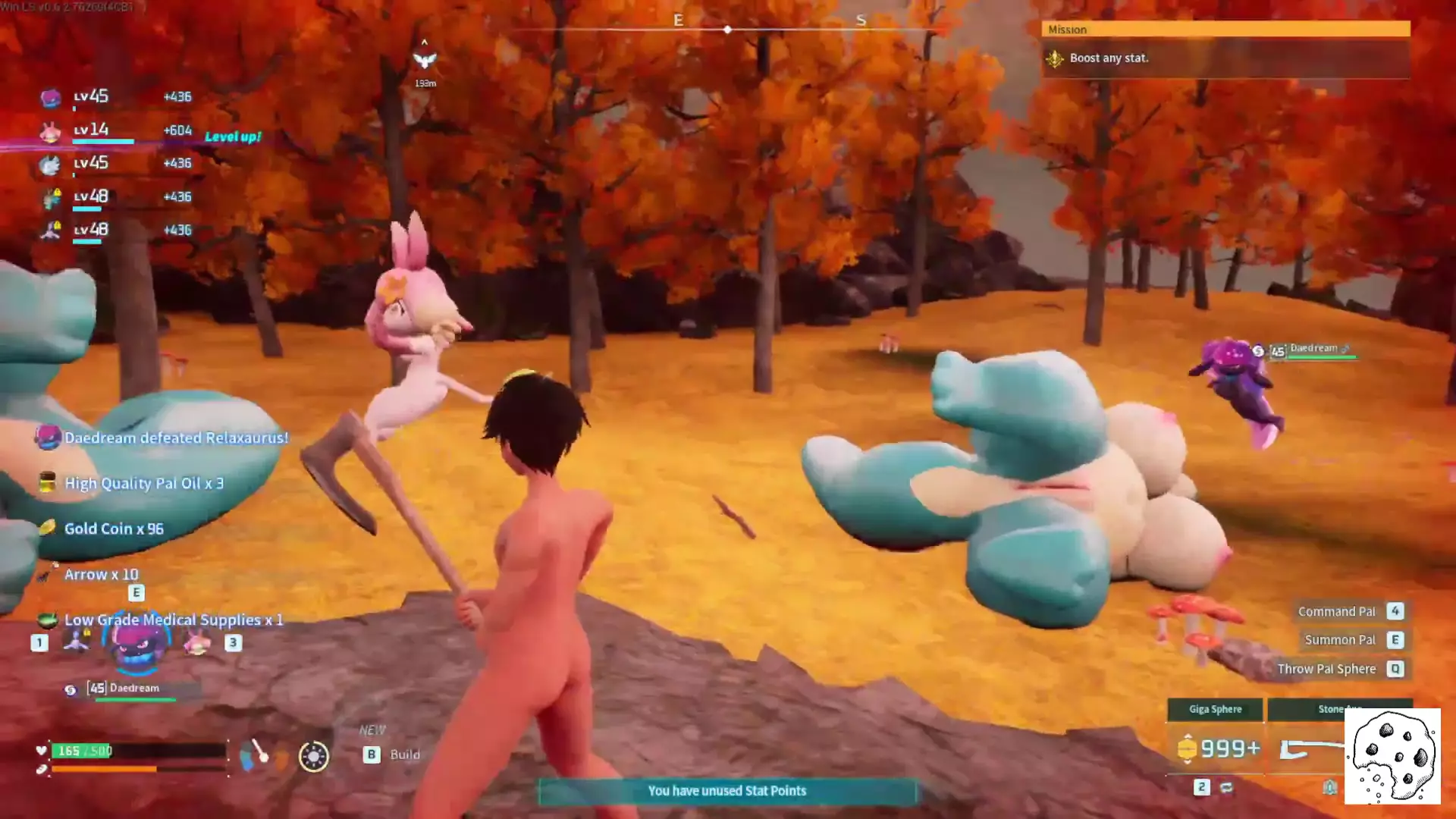The image size is (1456, 819).
Task: Select the Daedream row in party list
Action: click(x=114, y=97)
